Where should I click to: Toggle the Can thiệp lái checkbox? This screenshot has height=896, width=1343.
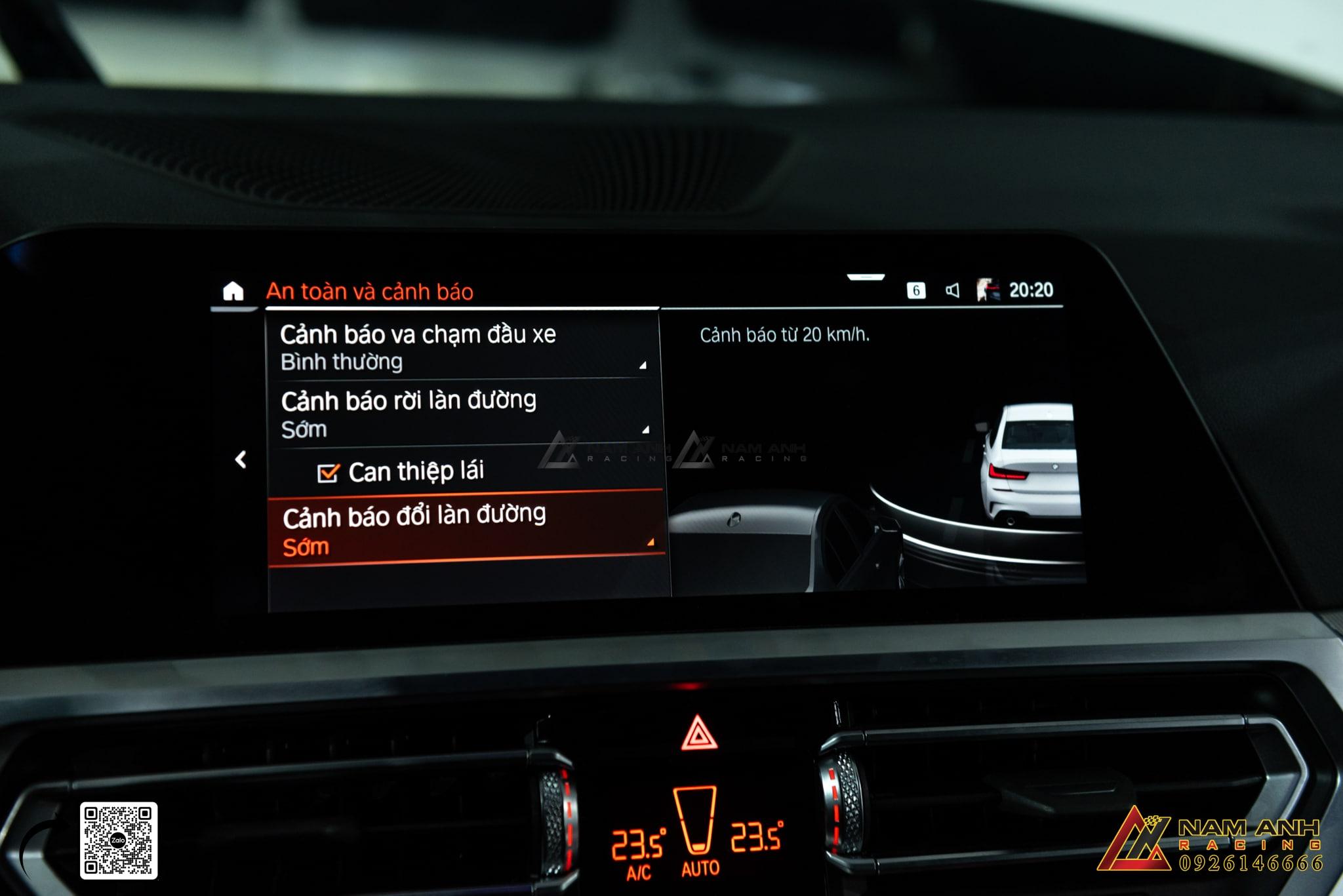point(328,473)
